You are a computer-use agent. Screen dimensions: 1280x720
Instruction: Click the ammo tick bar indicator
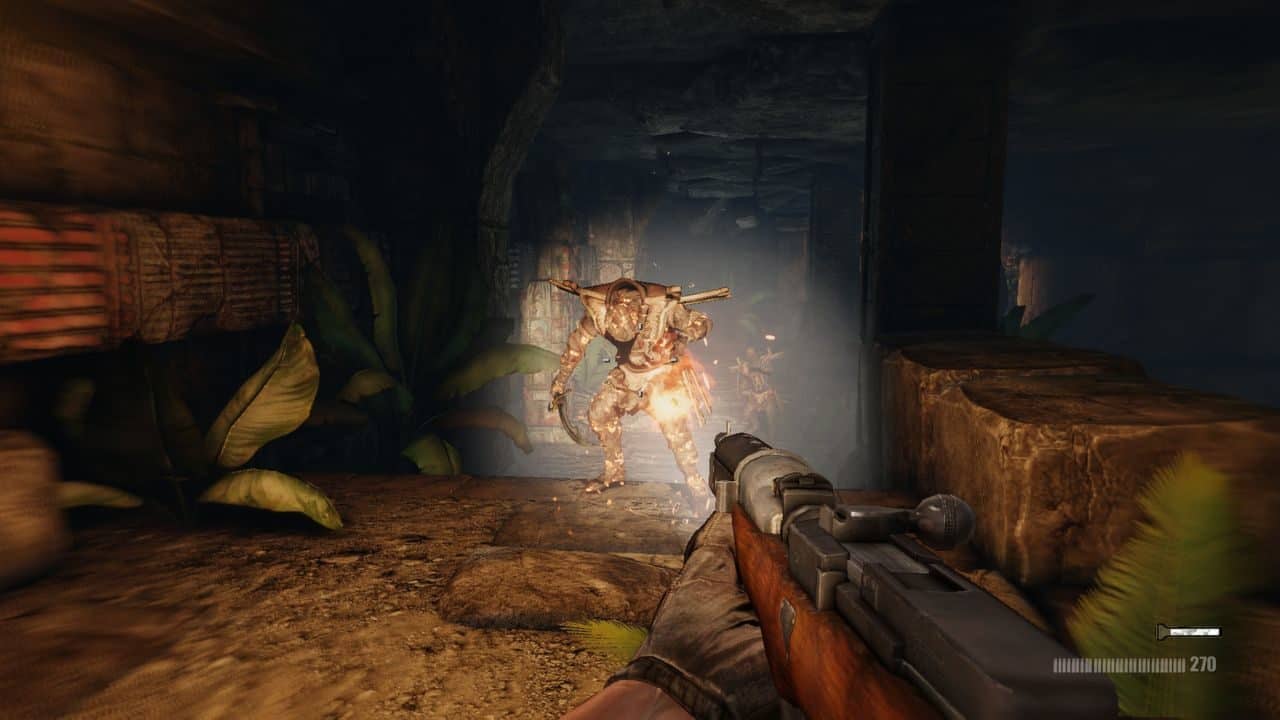1120,663
